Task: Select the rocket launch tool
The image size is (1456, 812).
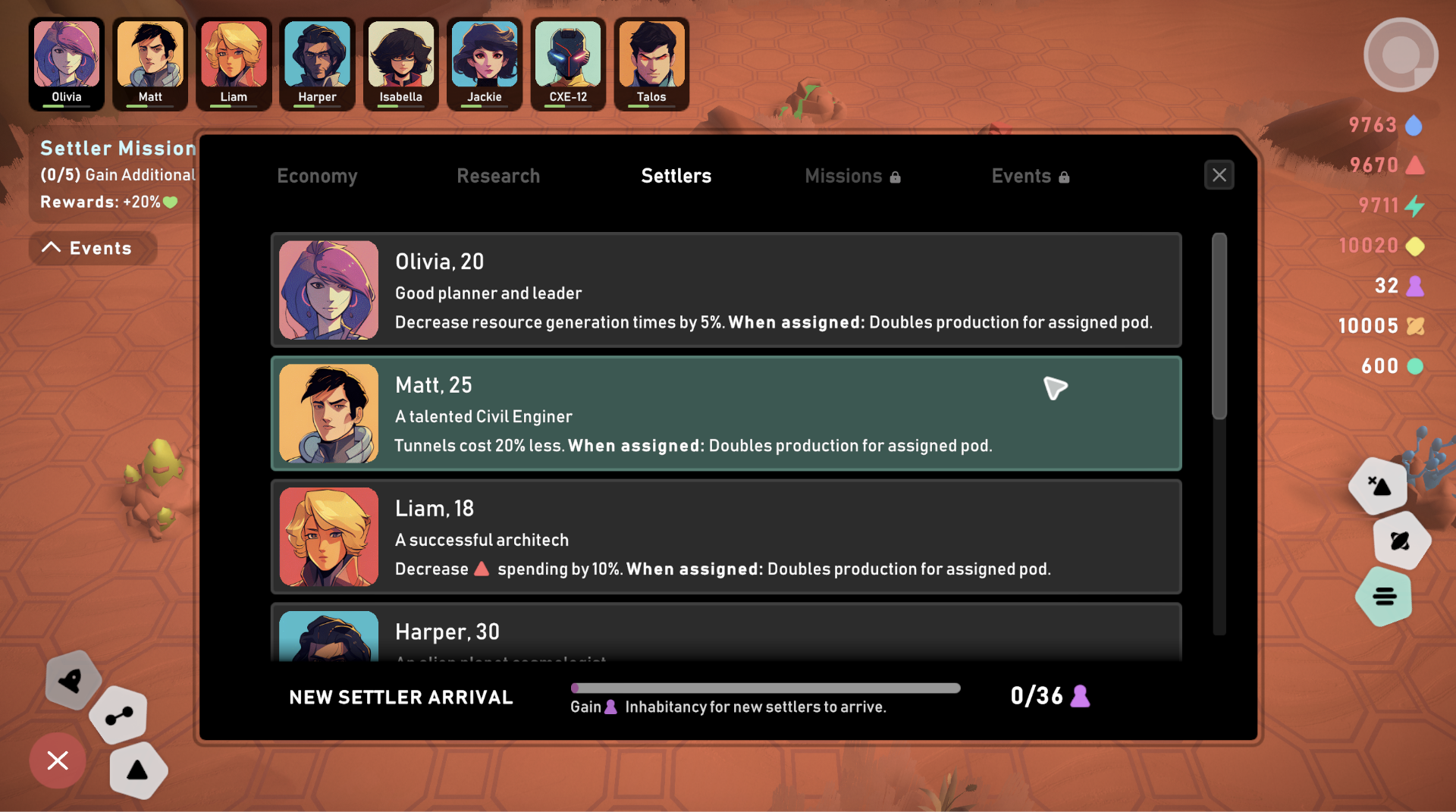Action: tap(72, 680)
